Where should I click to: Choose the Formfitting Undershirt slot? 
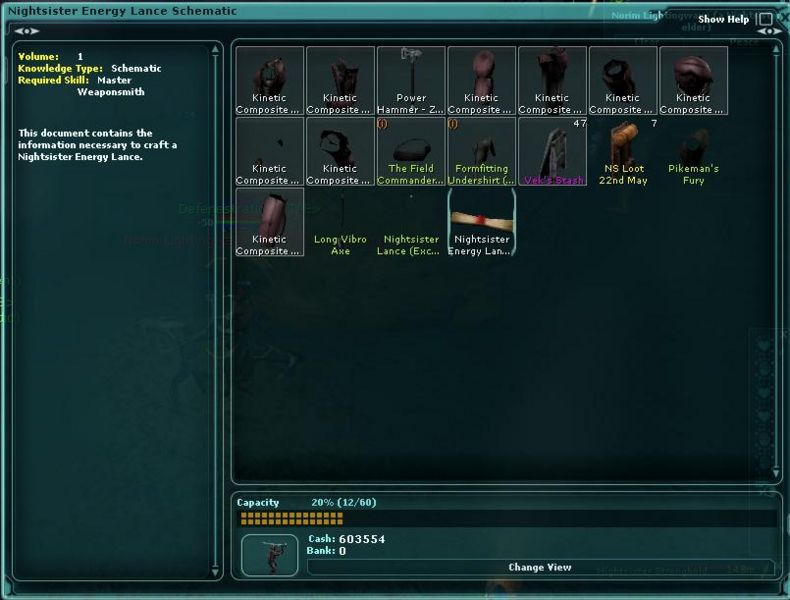[482, 151]
